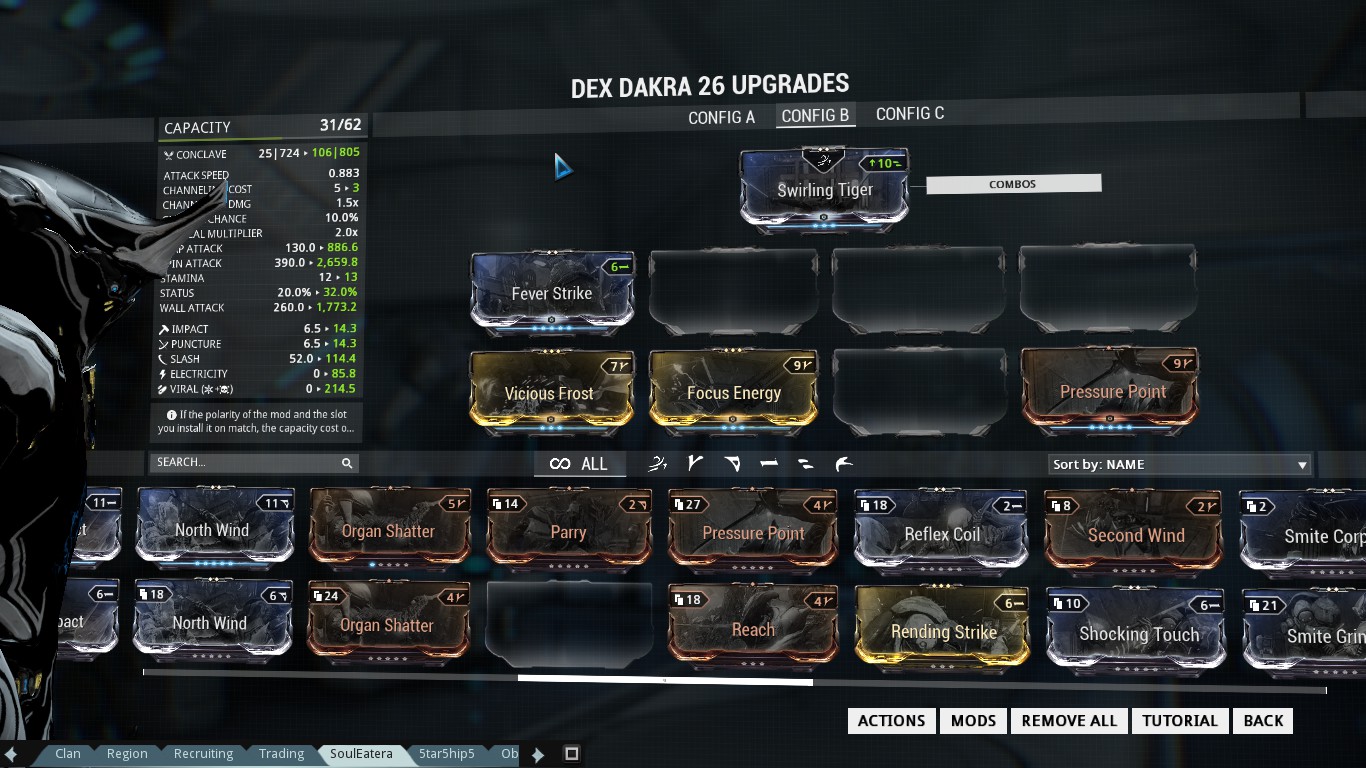Toggle Fever Strike in the build
Viewport: 1366px width, 768px height.
coord(552,293)
